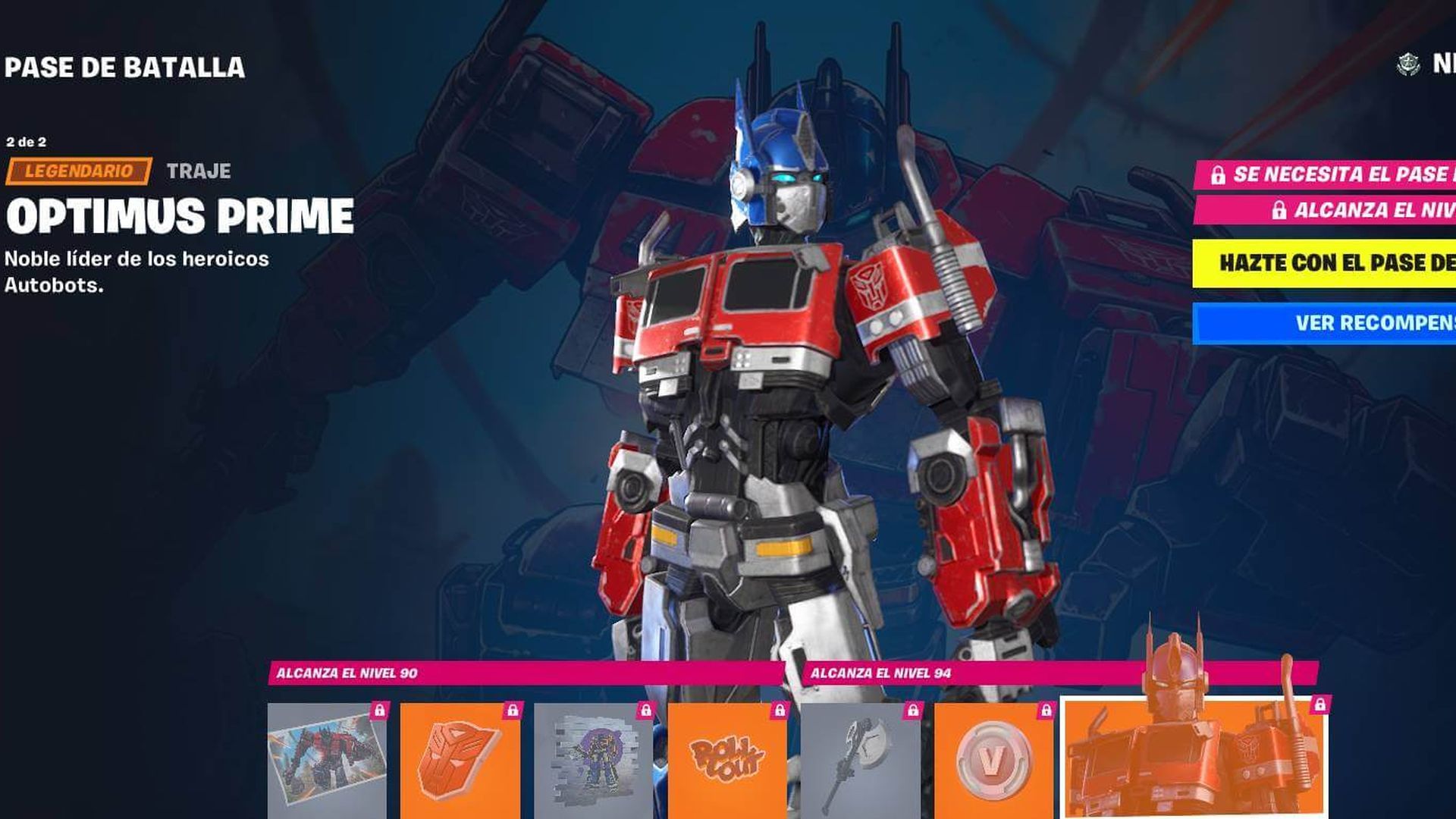Click the ALCANZA EL NIVEL 94 banner
Image resolution: width=1456 pixels, height=819 pixels.
880,672
